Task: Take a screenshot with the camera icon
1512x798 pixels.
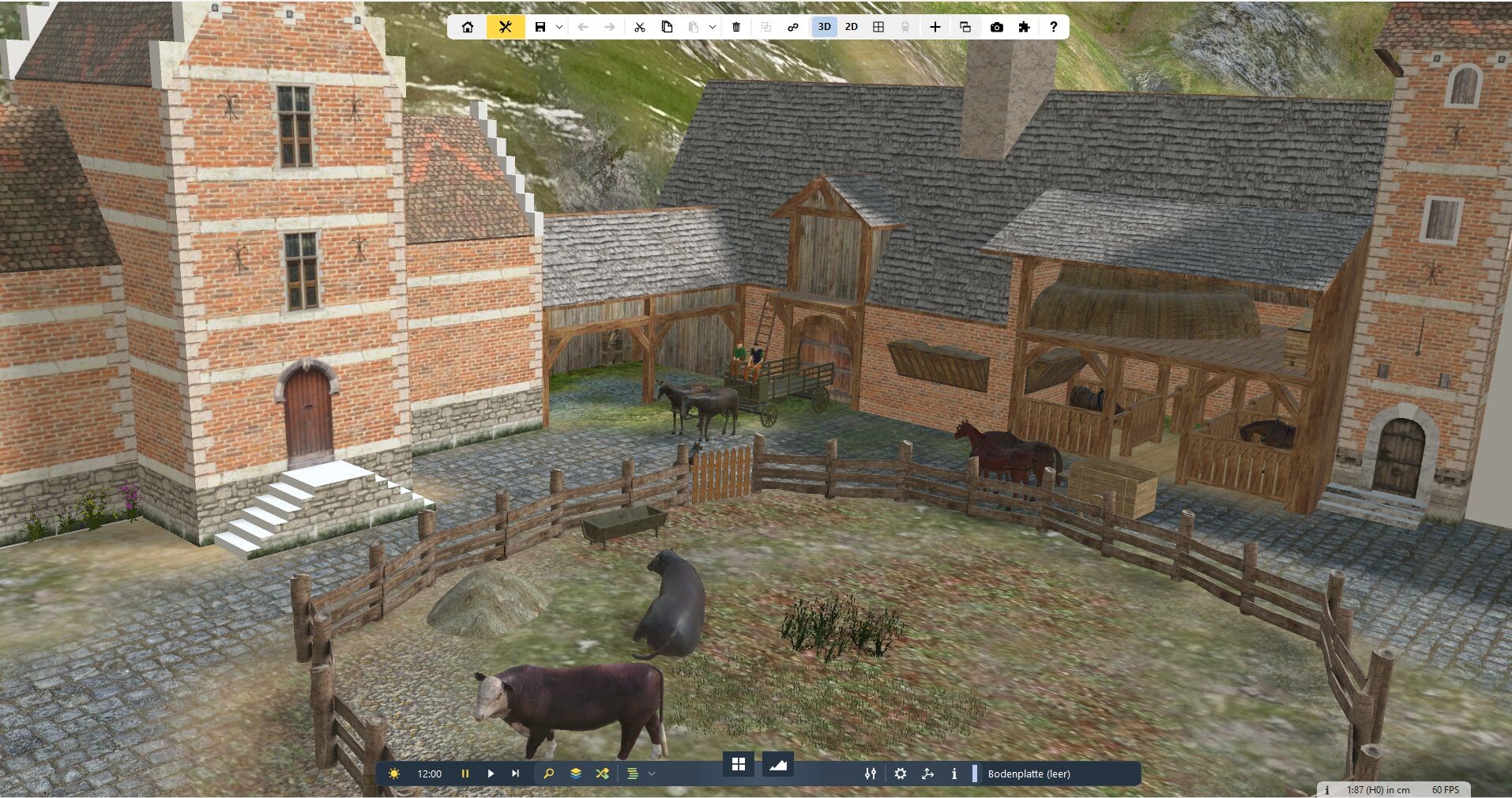Action: (x=997, y=27)
